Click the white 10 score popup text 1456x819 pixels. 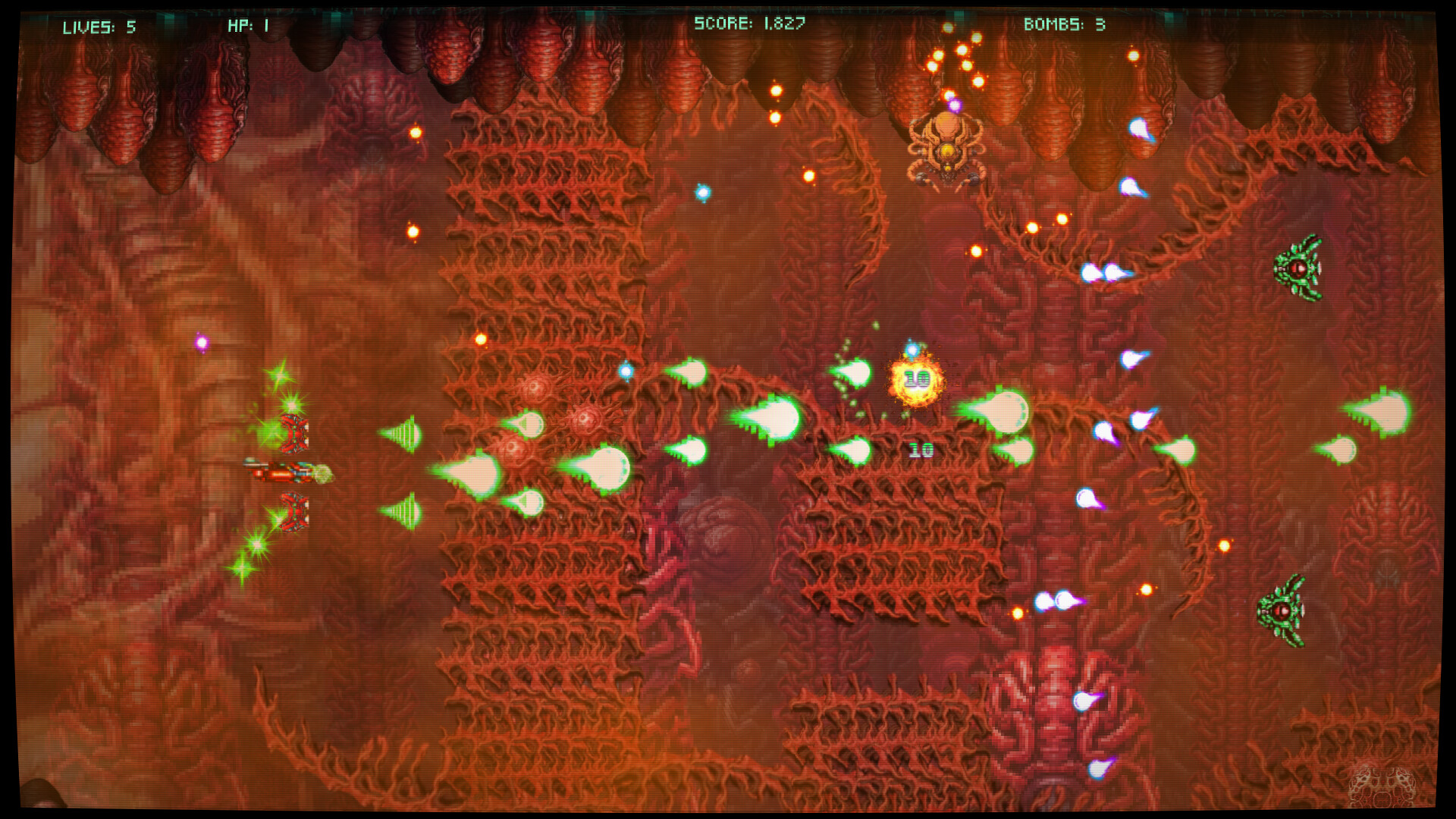click(x=921, y=450)
